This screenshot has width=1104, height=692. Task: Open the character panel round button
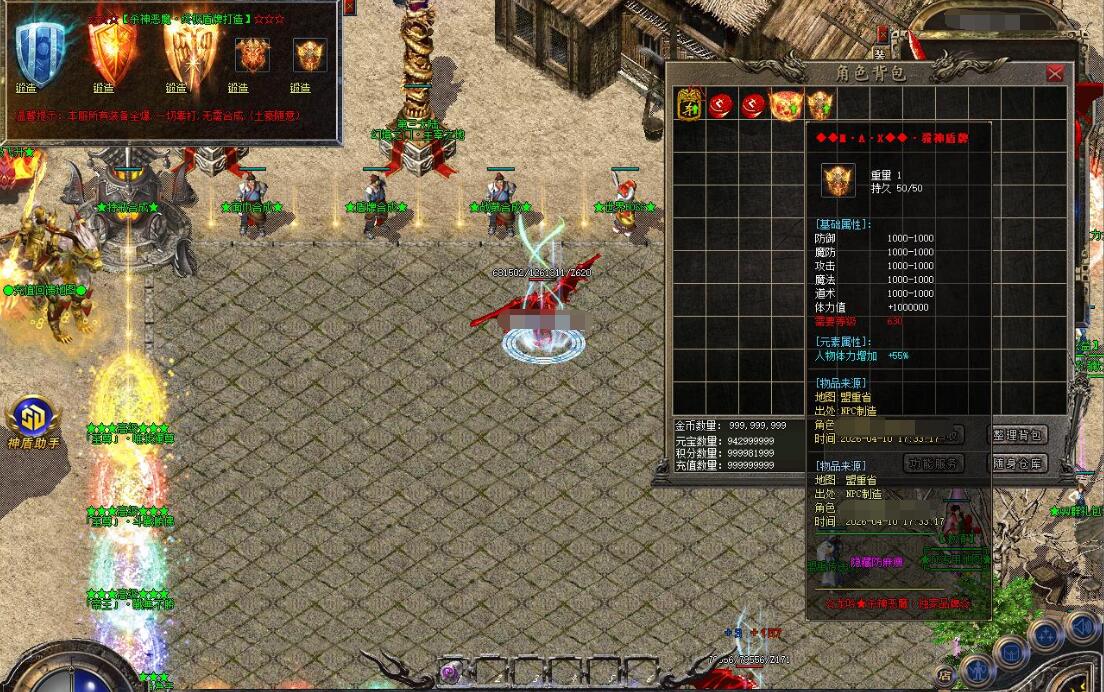click(x=975, y=668)
